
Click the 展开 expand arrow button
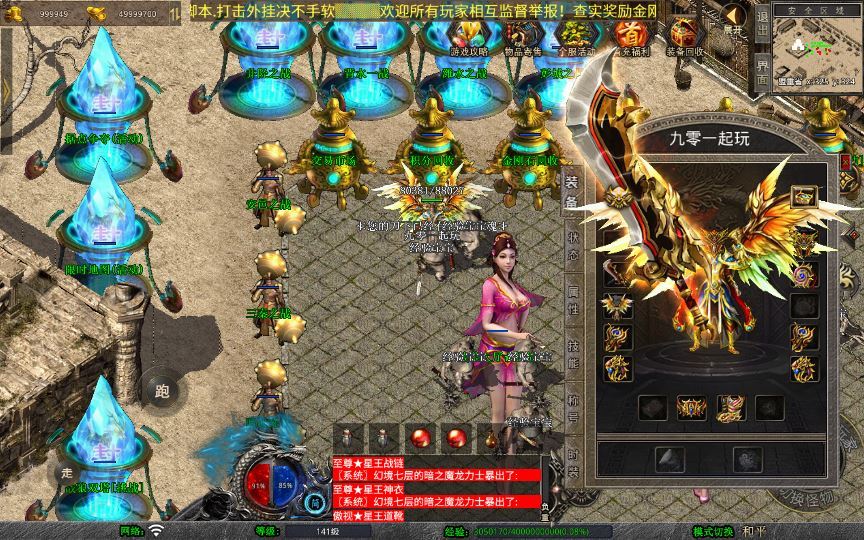coord(733,18)
